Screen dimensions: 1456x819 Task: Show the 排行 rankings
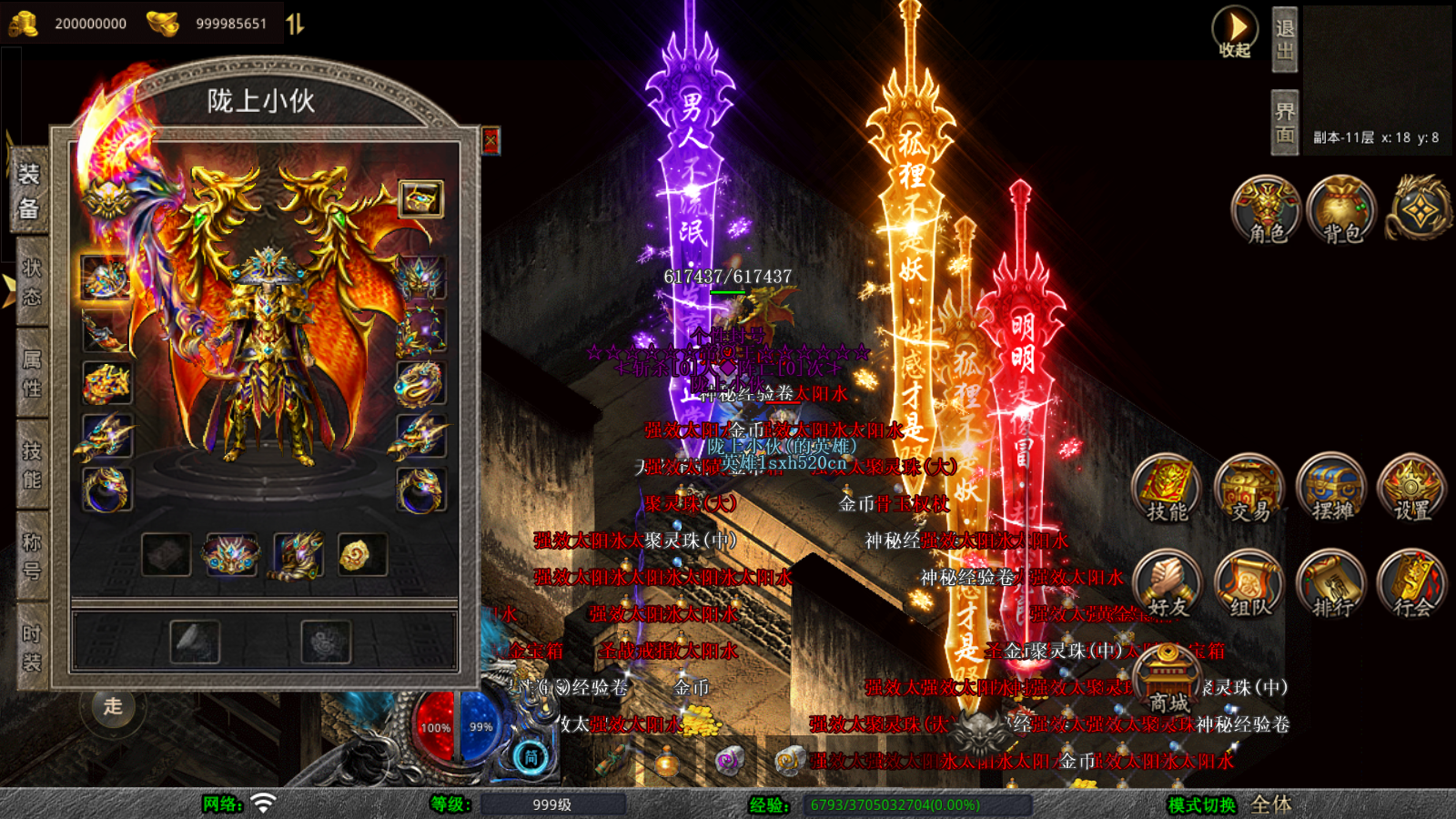(1331, 583)
